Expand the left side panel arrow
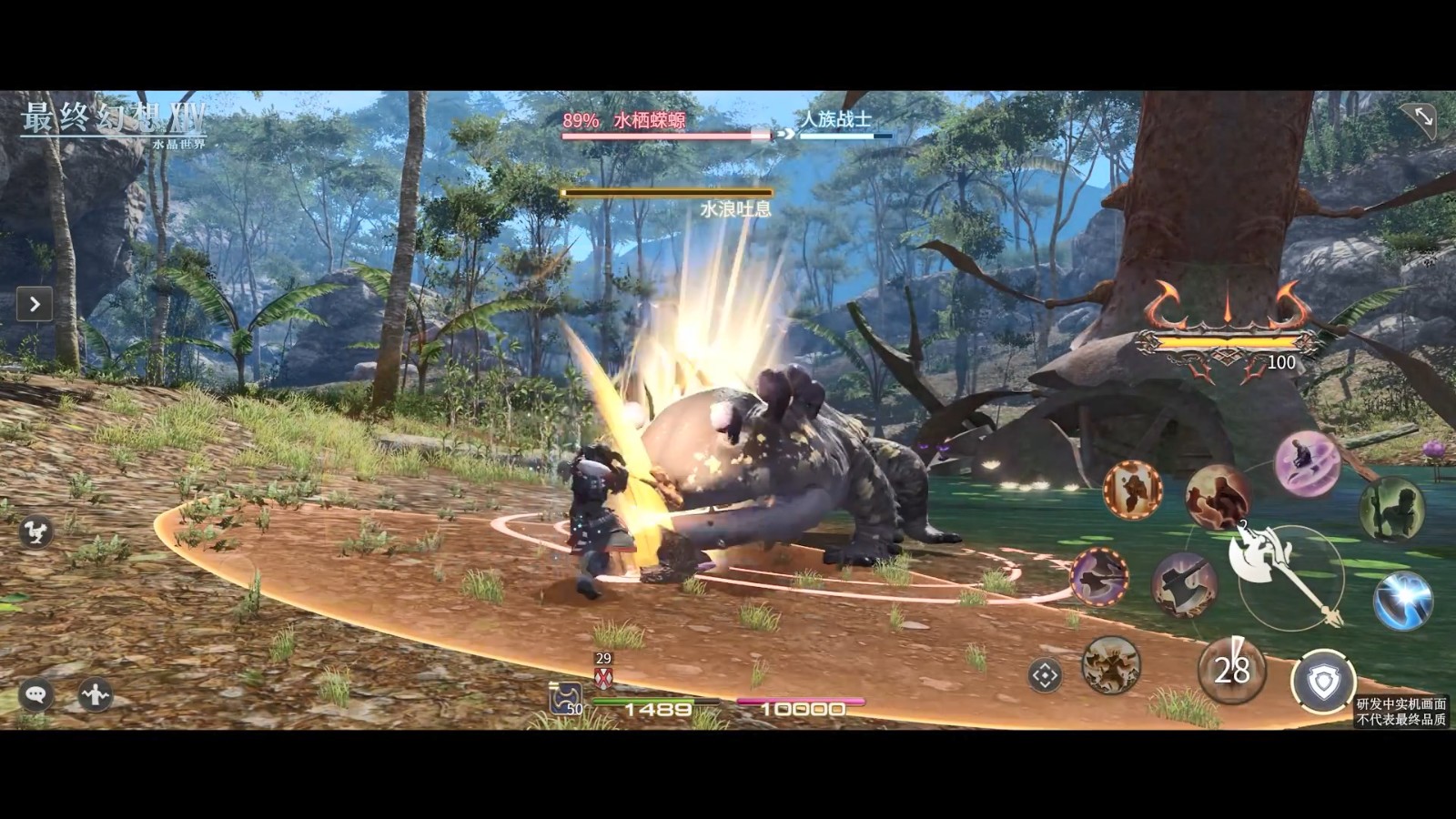The height and width of the screenshot is (819, 1456). (35, 304)
